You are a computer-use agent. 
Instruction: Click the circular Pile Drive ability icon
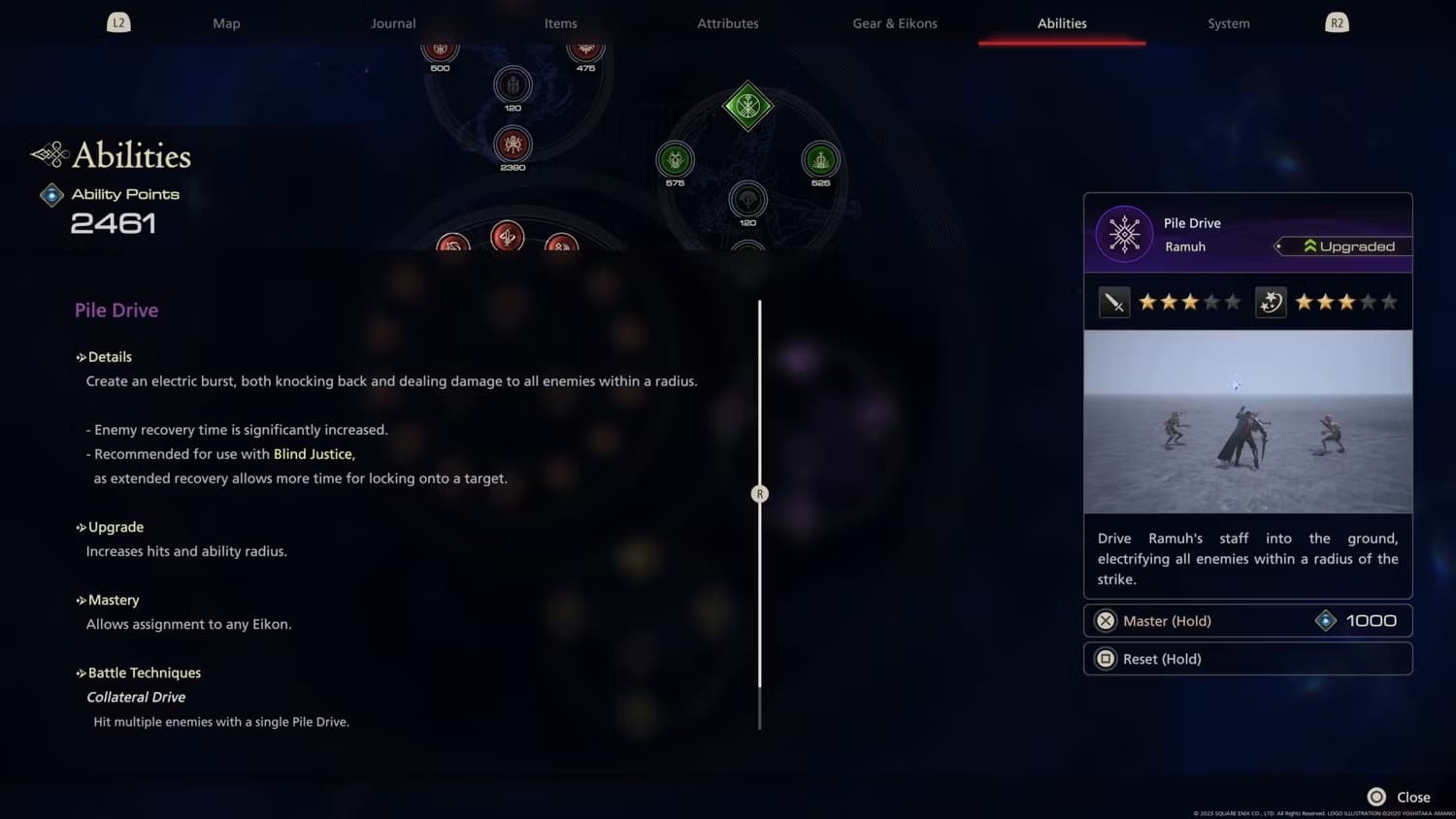1124,234
